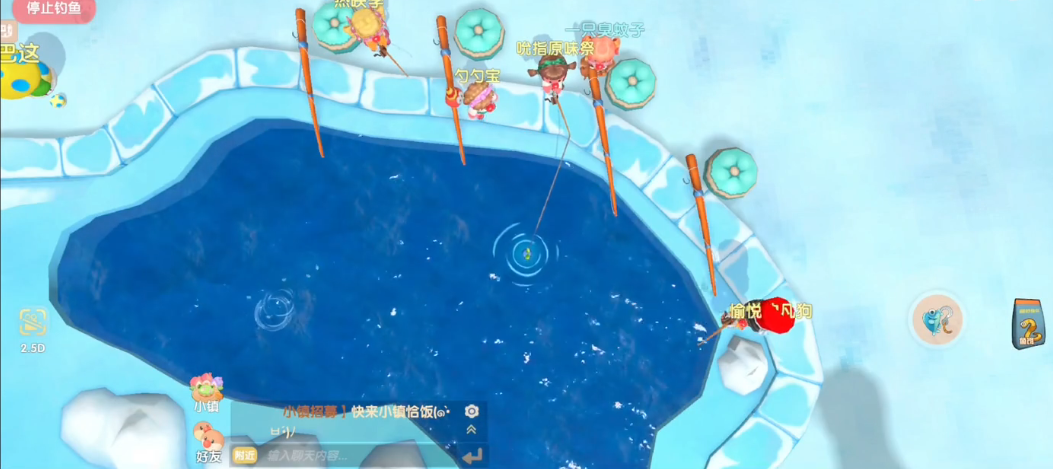The width and height of the screenshot is (1053, 469).
Task: Open the 好友 friends list
Action: (x=207, y=443)
